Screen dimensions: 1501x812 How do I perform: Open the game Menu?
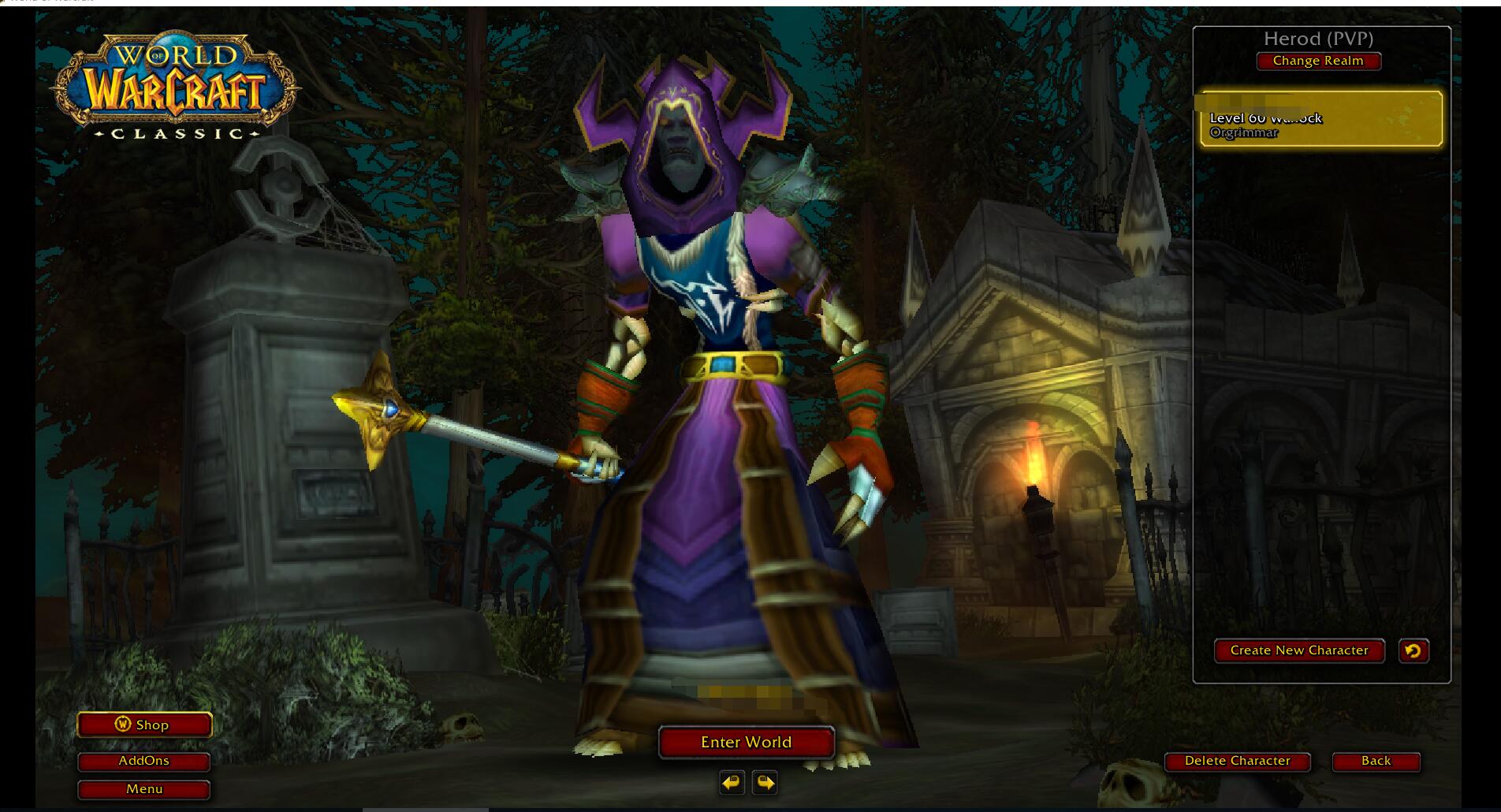(x=144, y=789)
